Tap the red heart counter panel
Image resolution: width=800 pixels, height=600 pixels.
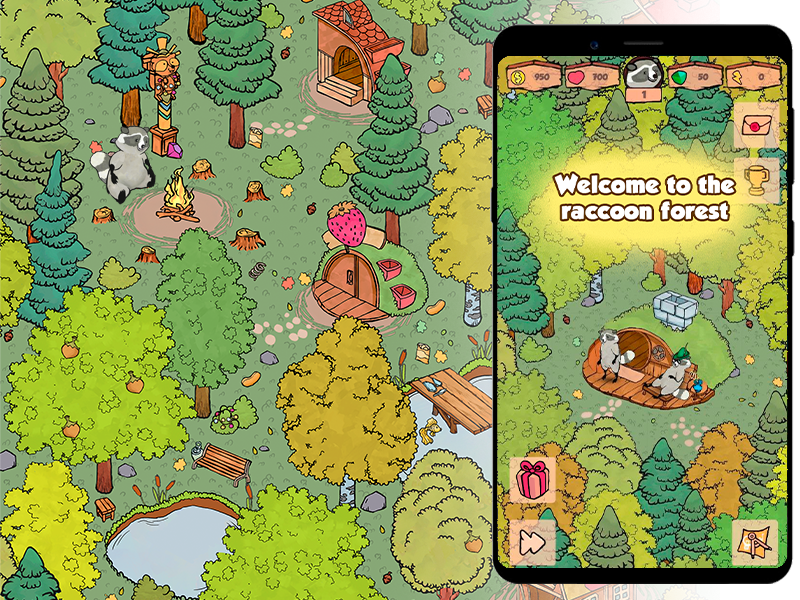click(590, 76)
